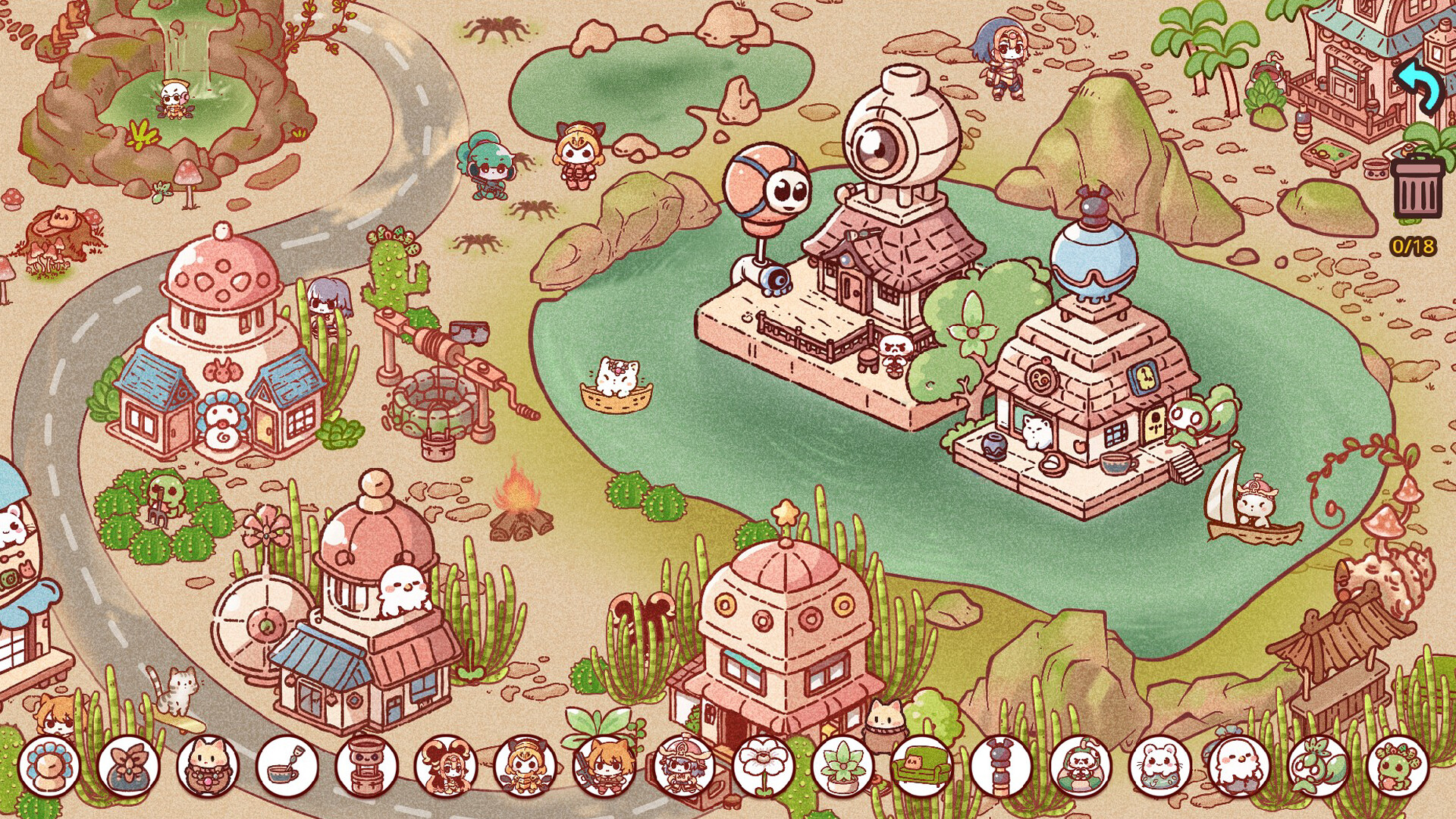Pick the white fluffy chick target icon
The width and height of the screenshot is (1456, 819).
click(1239, 766)
